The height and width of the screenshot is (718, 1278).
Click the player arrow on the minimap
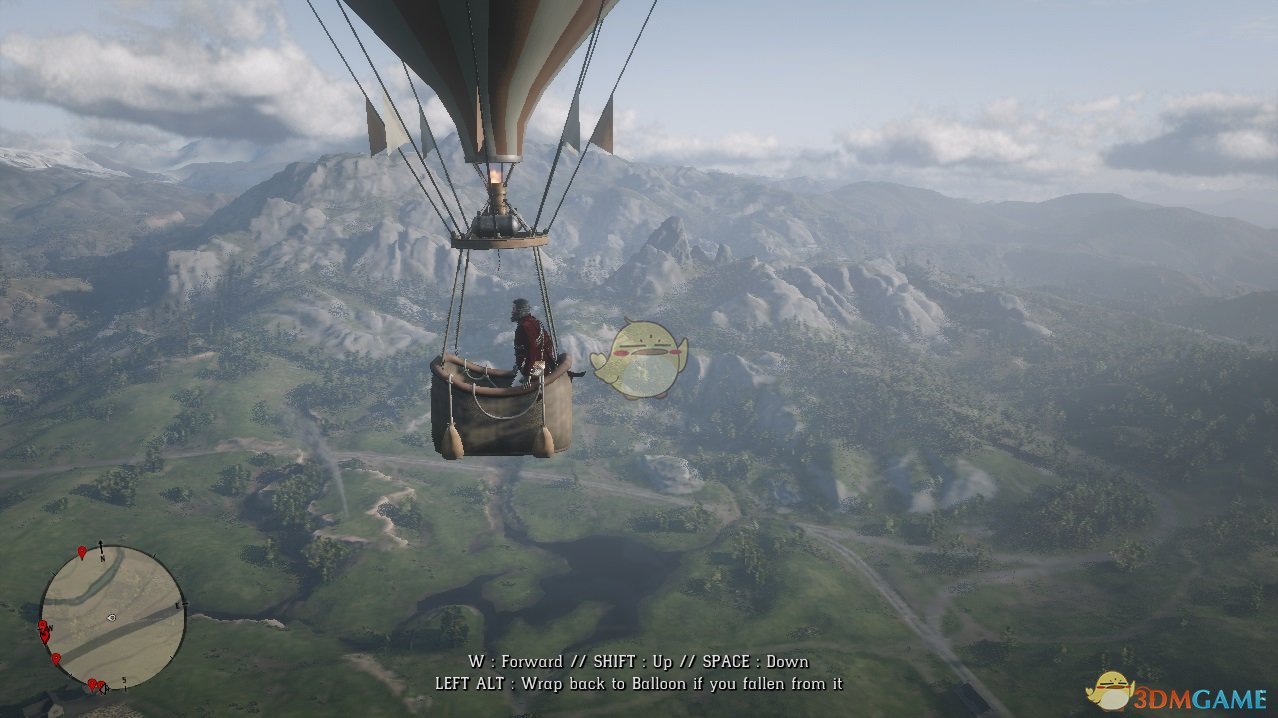coord(111,618)
